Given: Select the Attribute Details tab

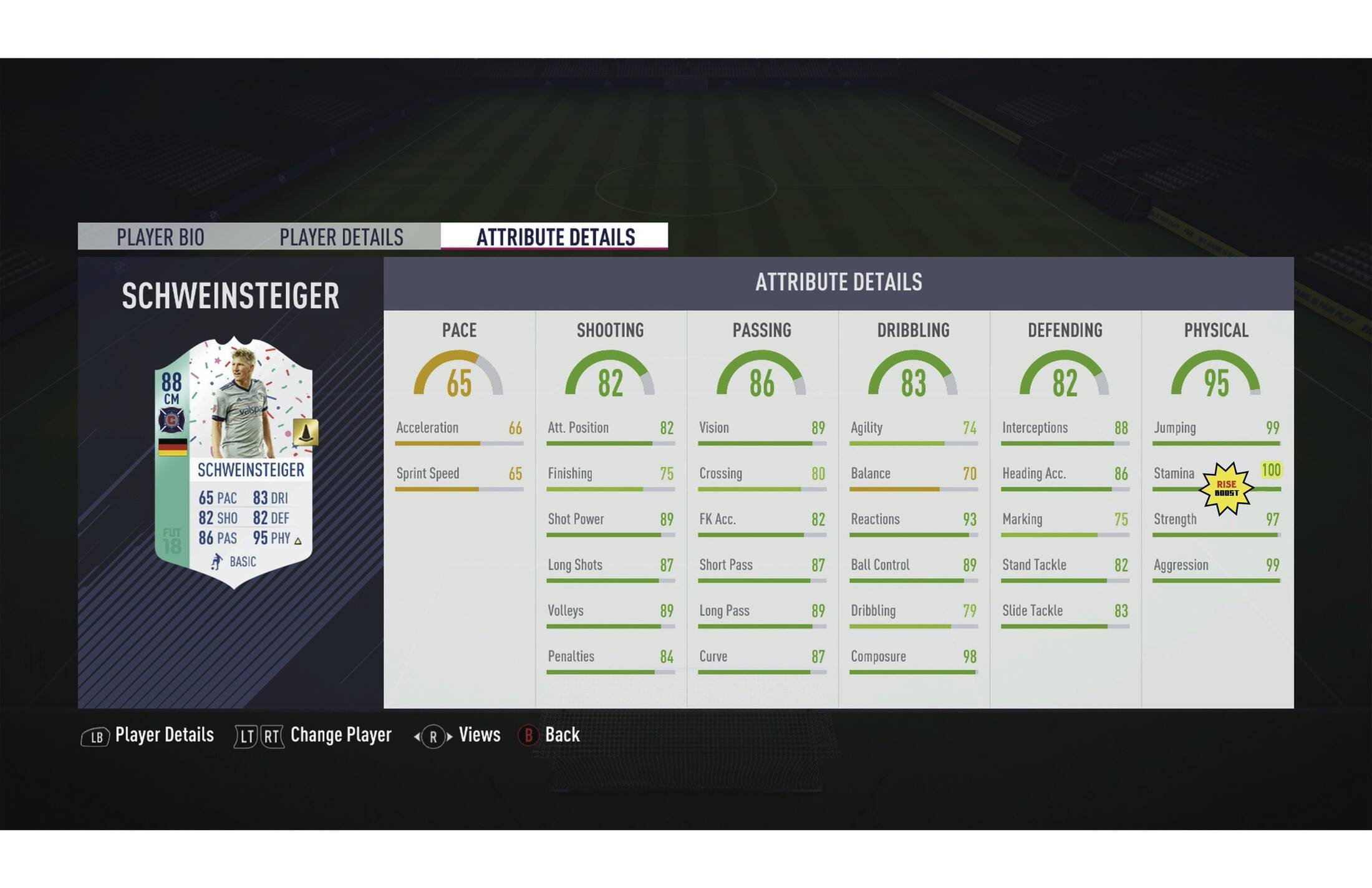Looking at the screenshot, I should [x=555, y=237].
